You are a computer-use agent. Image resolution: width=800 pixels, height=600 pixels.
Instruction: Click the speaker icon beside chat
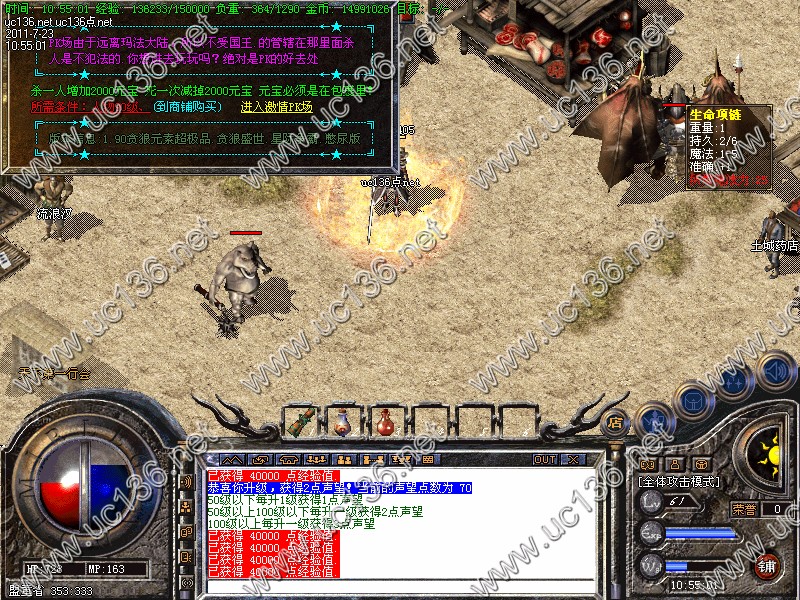187,481
